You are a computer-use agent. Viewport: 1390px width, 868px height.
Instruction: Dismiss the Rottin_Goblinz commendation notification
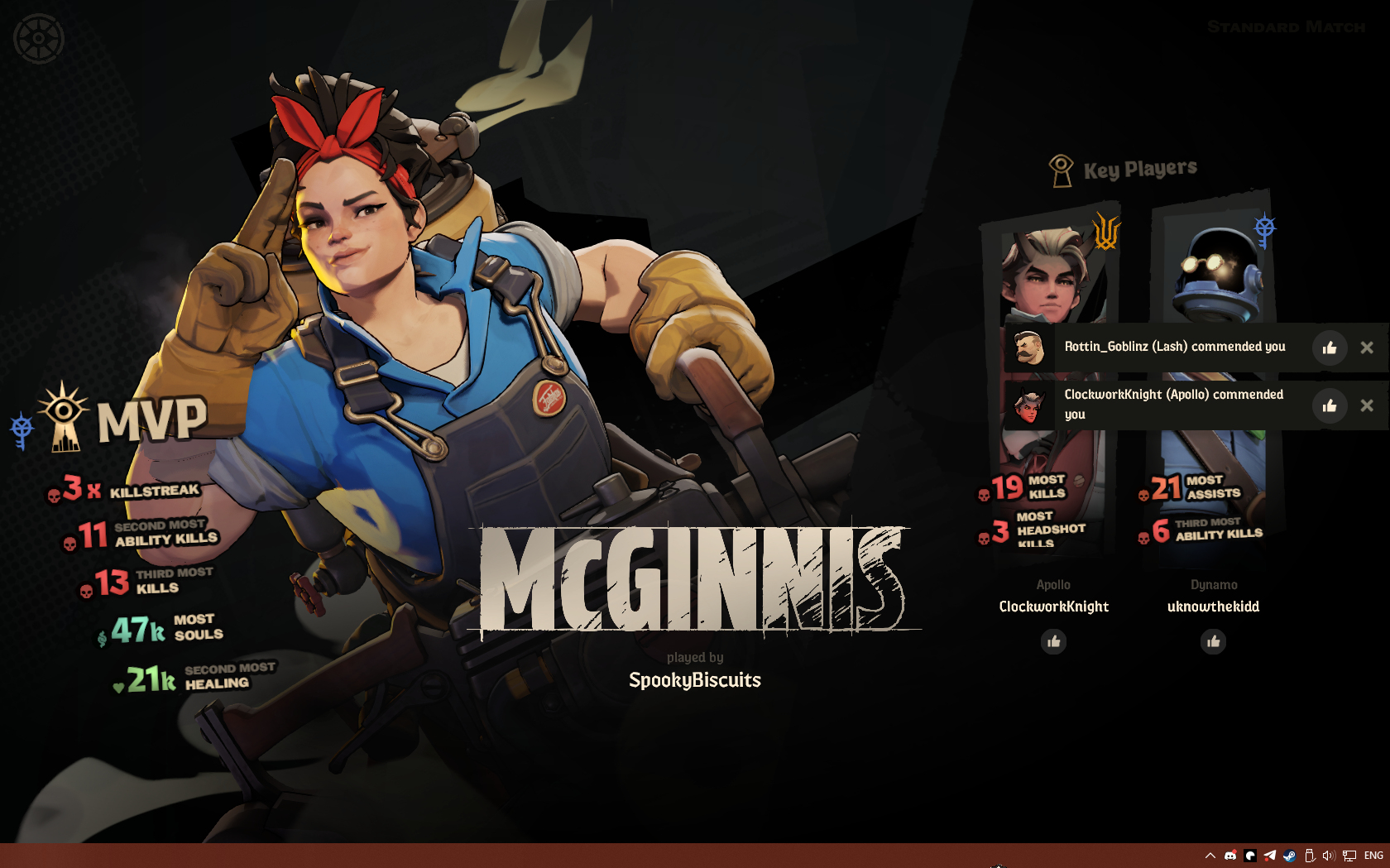click(1367, 348)
